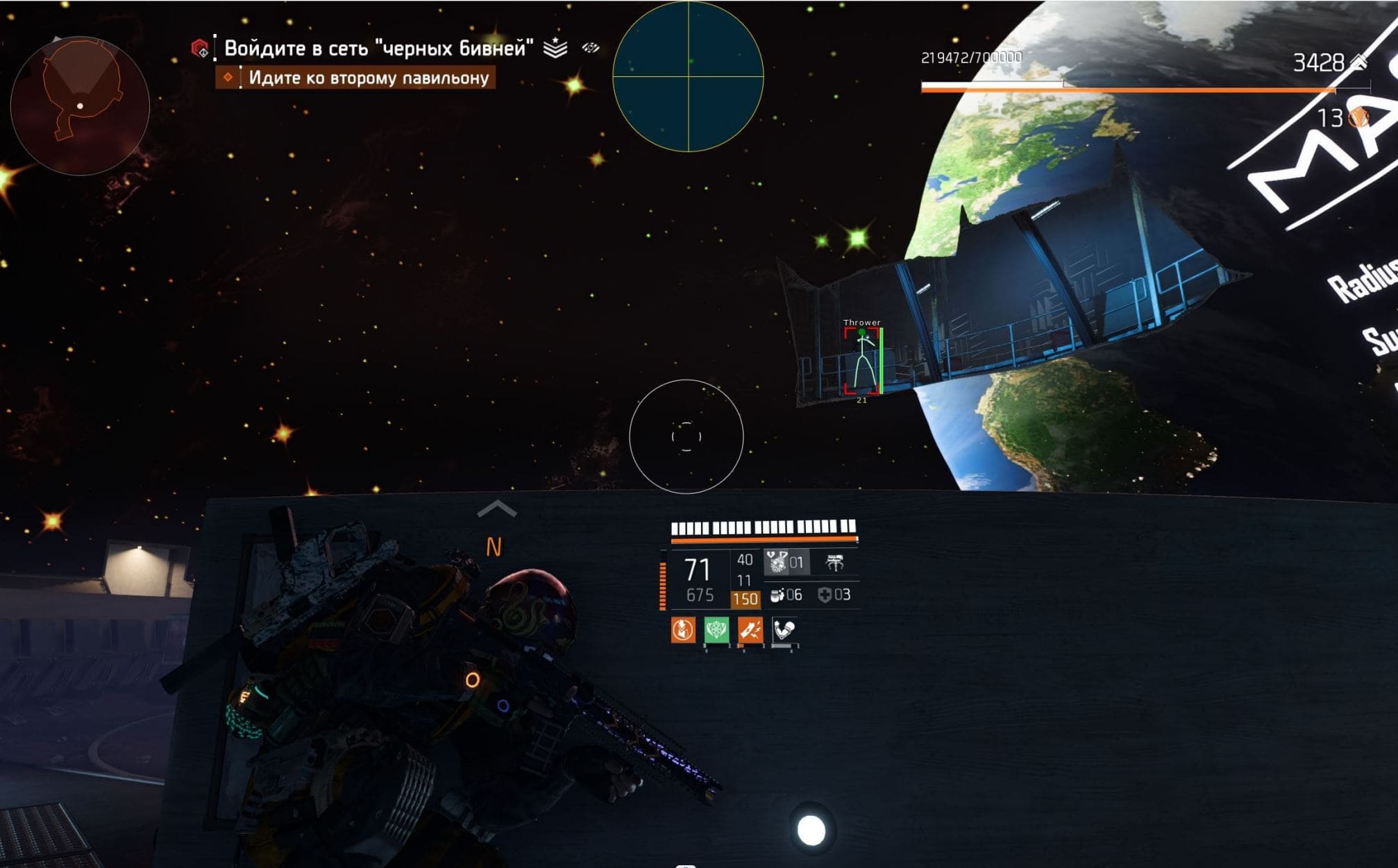Toggle the eye icon beside the mission title

(591, 48)
